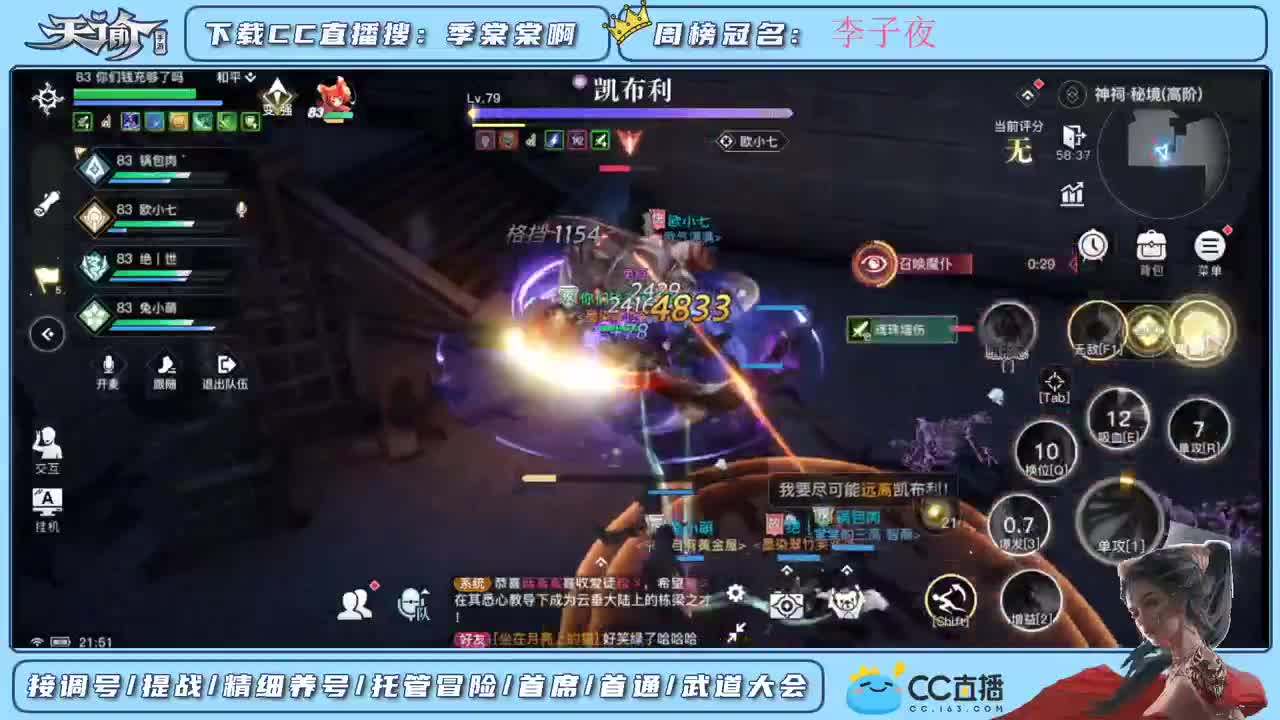Open the 菜单 game menu
The height and width of the screenshot is (720, 1280).
click(1208, 247)
